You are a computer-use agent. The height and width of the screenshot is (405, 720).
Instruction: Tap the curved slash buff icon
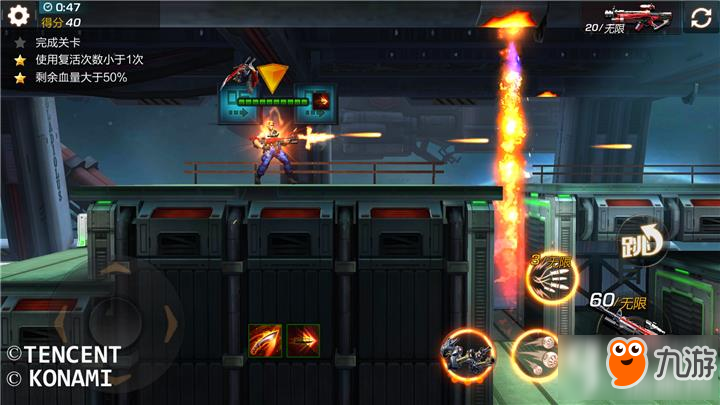(x=265, y=341)
